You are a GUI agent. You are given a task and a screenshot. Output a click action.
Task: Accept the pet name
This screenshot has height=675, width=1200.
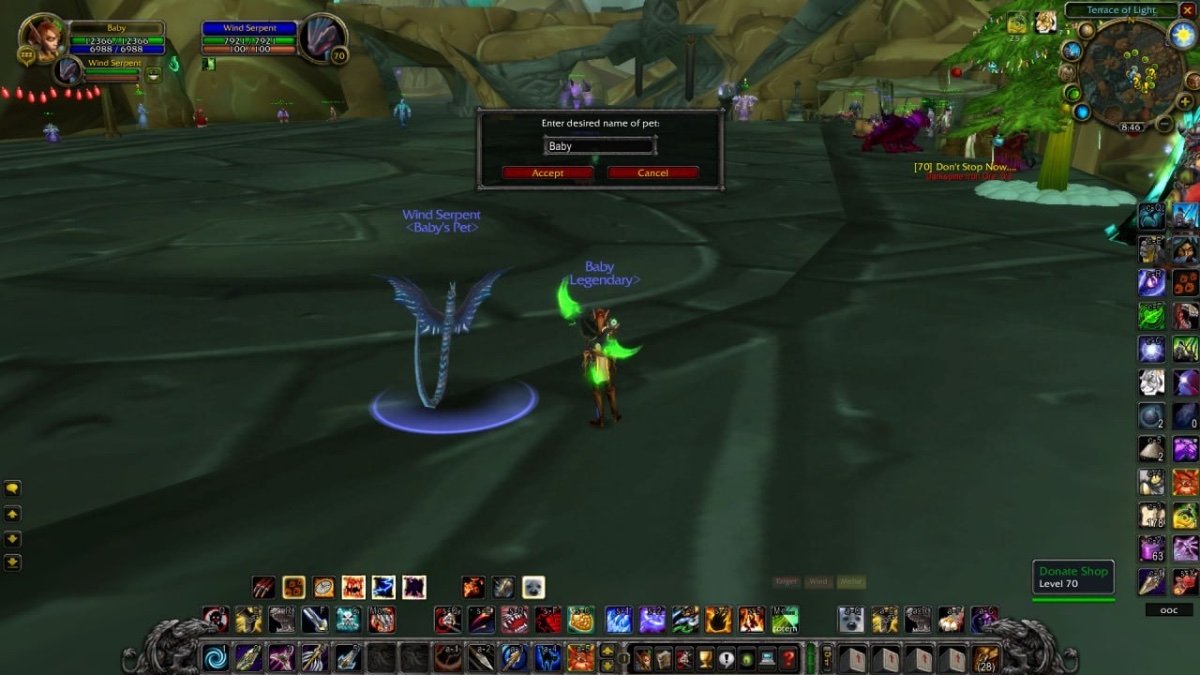[547, 173]
